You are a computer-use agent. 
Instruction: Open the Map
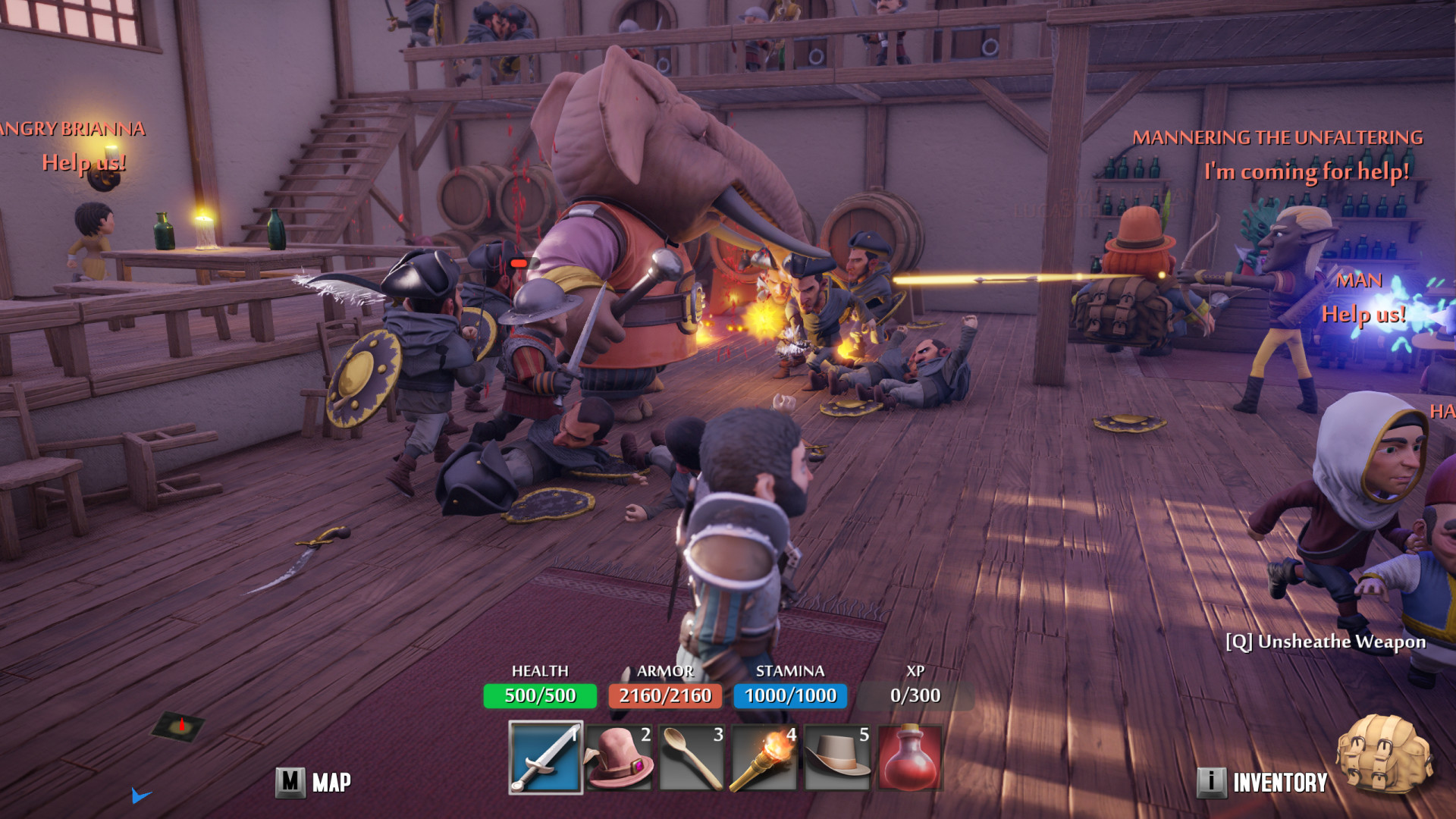click(313, 782)
